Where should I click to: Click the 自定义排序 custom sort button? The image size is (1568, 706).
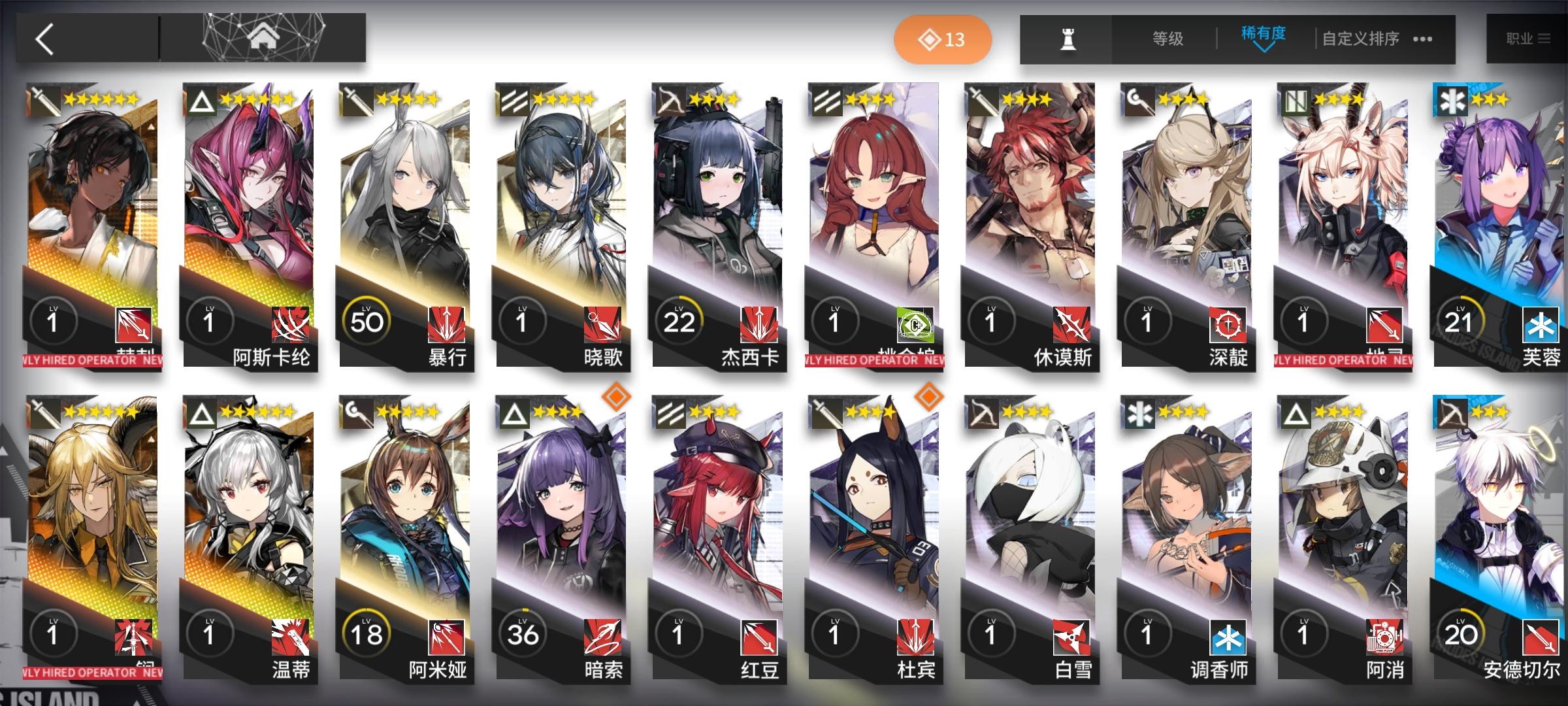pos(1360,38)
